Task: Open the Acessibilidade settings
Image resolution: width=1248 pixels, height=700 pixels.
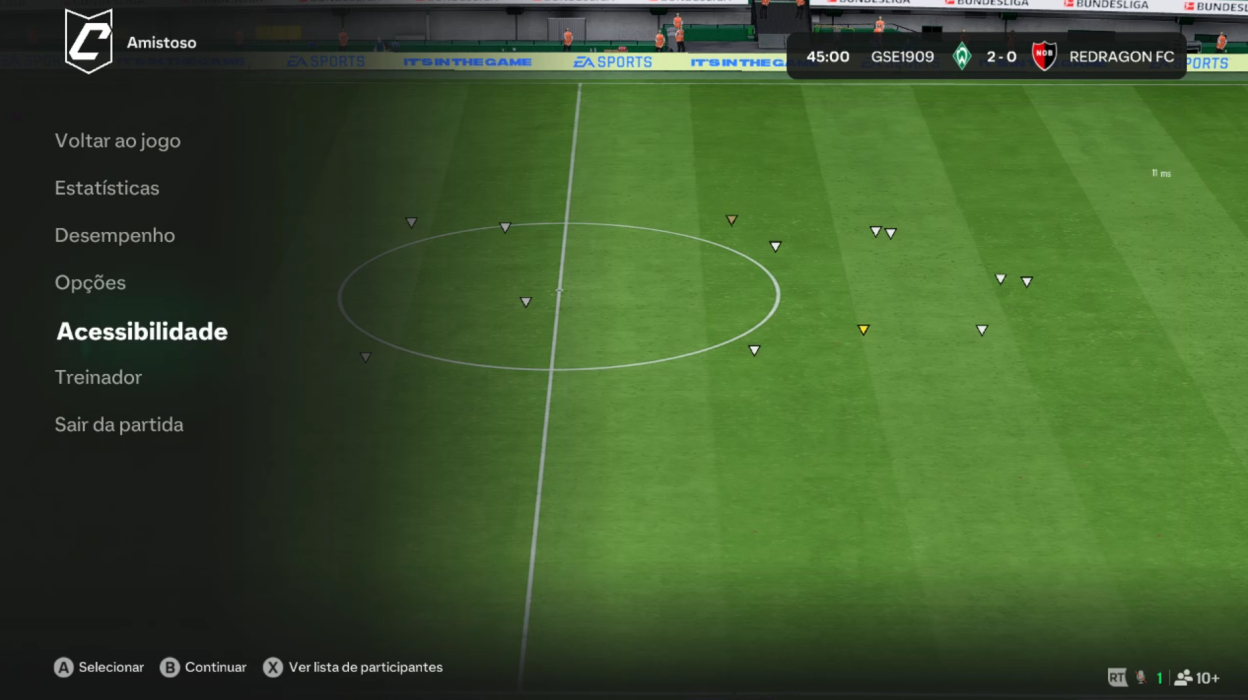Action: coord(142,332)
